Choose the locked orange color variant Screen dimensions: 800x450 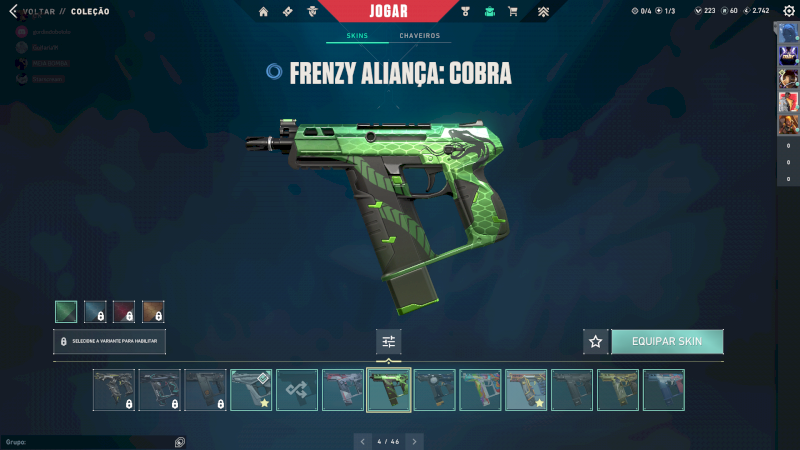tap(153, 311)
